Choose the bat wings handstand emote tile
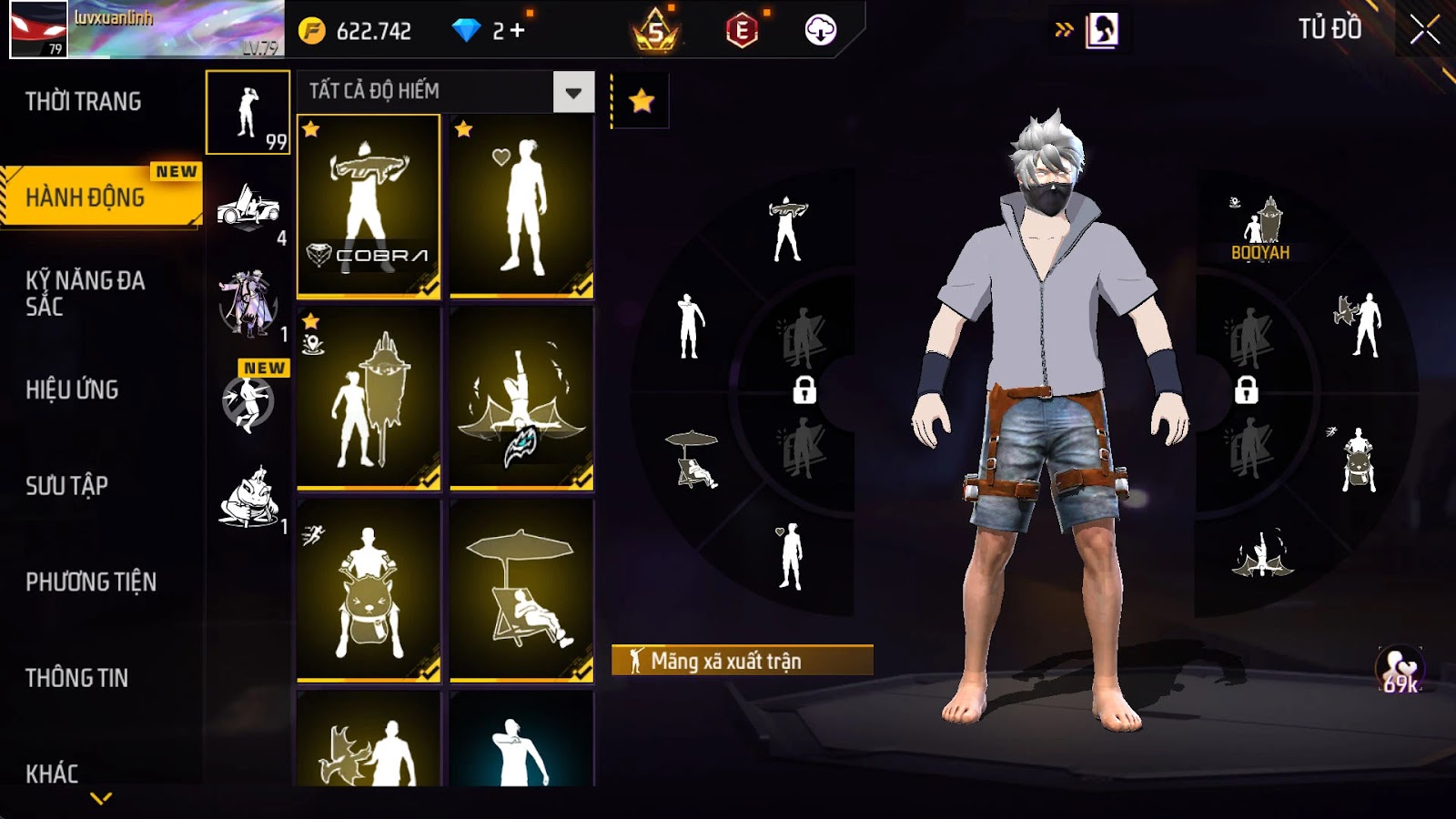Screen dimensions: 1456x819 click(521, 399)
